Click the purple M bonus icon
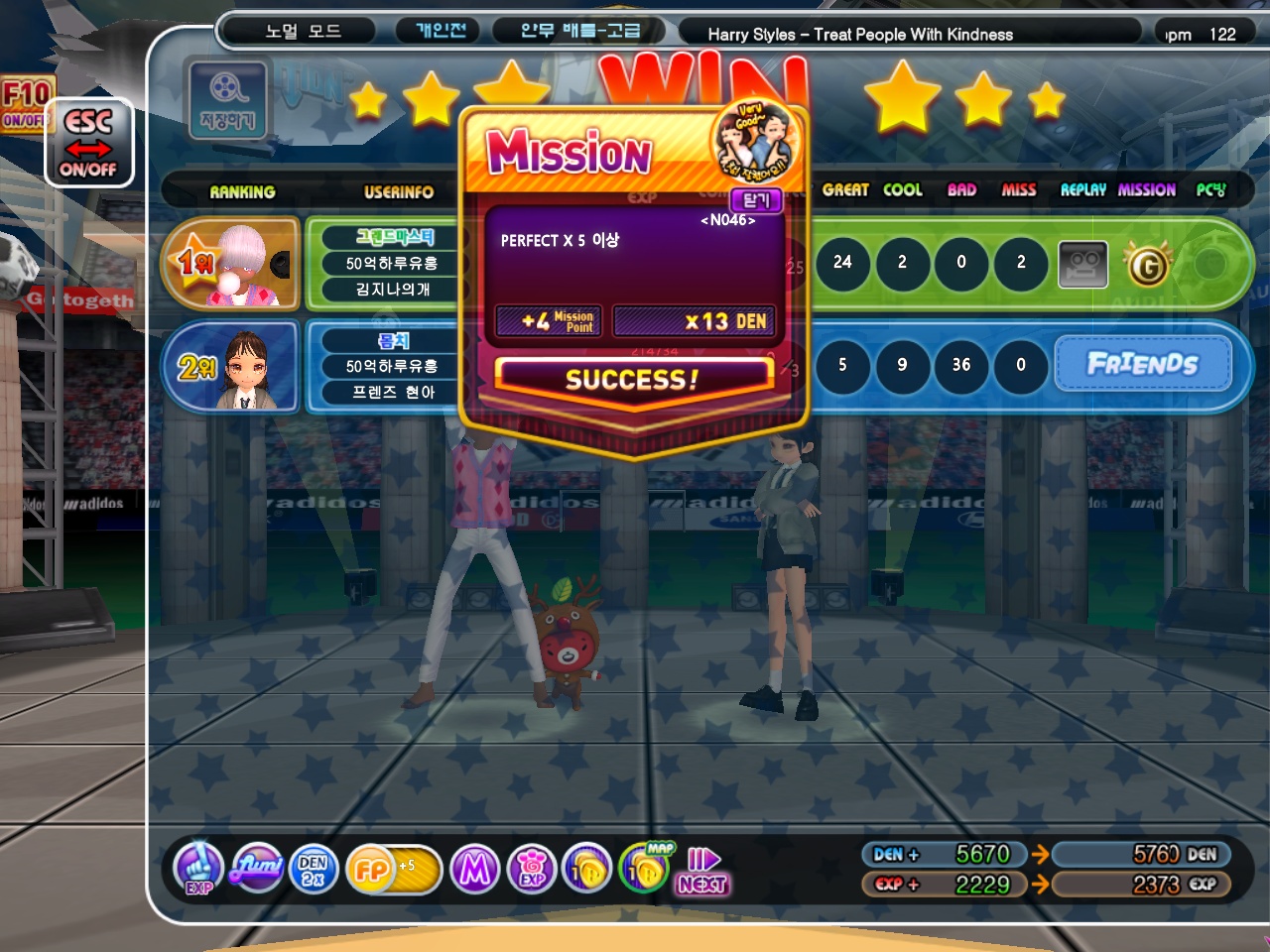The image size is (1270, 952). coord(474,870)
